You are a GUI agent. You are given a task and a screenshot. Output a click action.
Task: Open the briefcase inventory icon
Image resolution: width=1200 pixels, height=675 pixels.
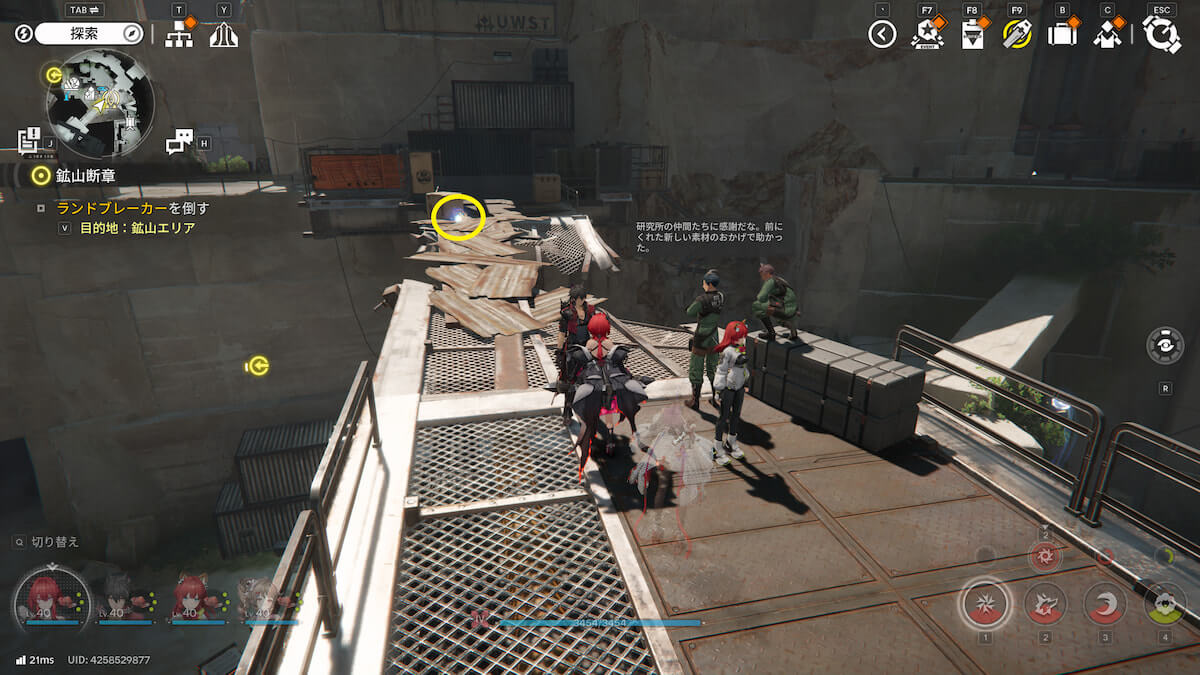click(x=1061, y=35)
